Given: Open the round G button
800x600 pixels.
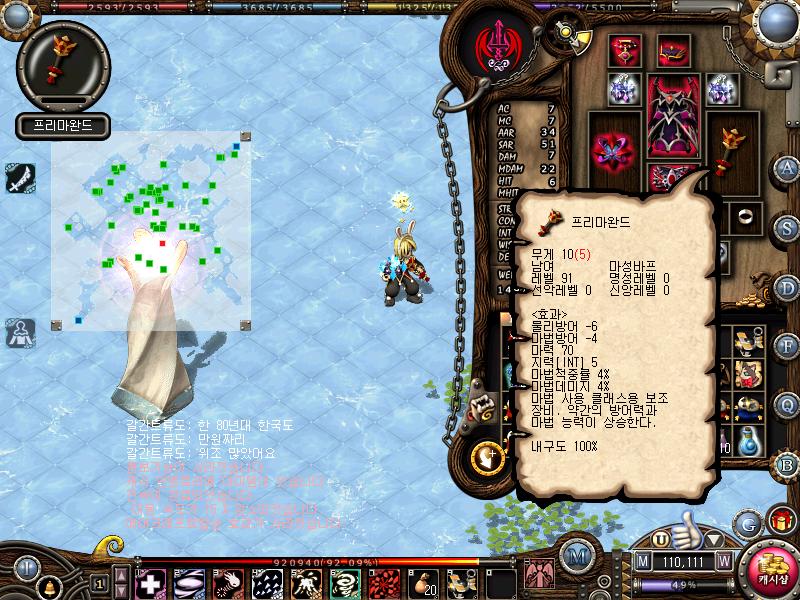Looking at the screenshot, I should click(x=747, y=523).
